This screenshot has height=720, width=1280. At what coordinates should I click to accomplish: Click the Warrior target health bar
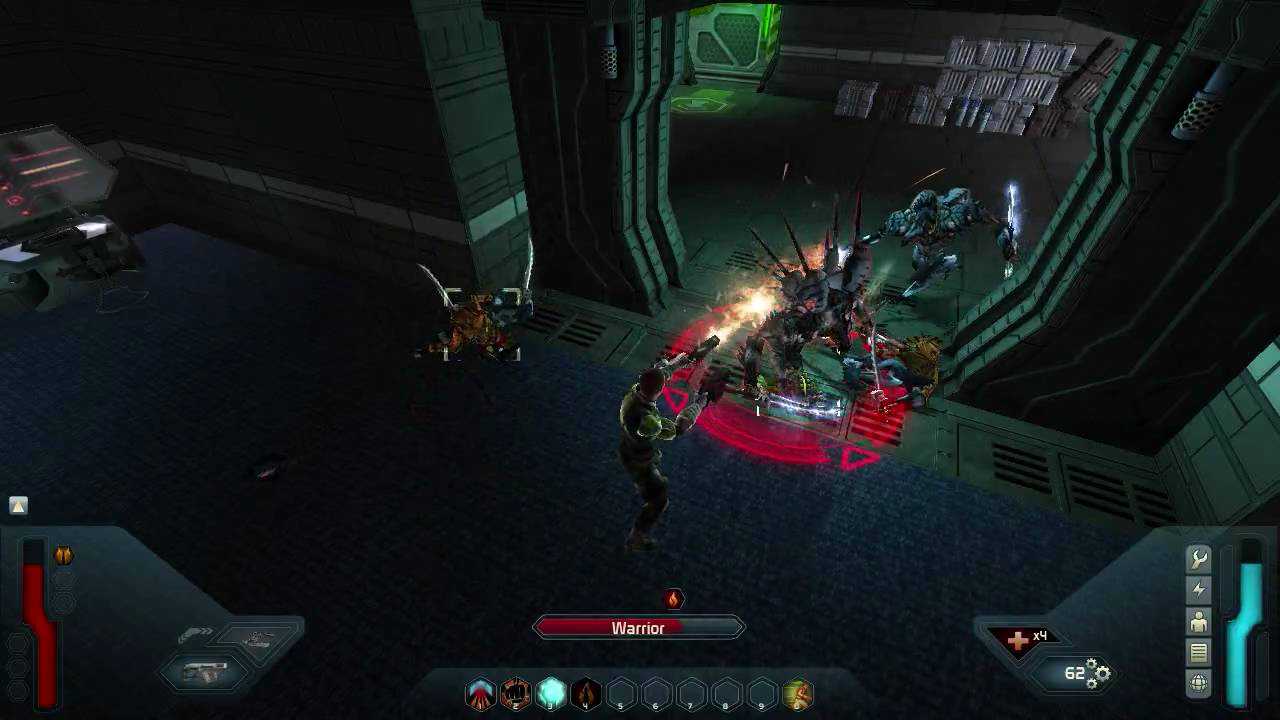pyautogui.click(x=639, y=628)
